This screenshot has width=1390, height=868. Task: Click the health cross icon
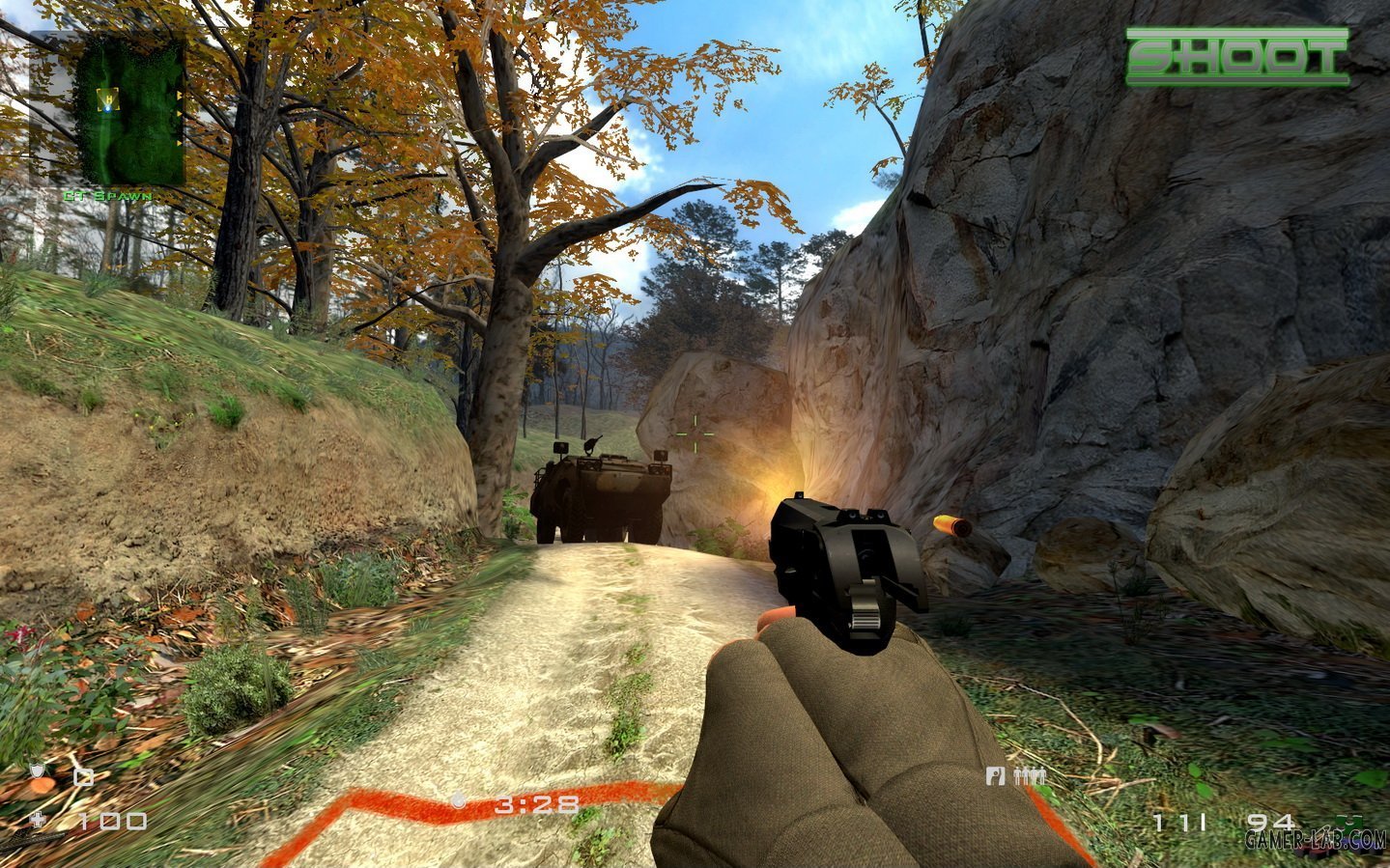point(38,821)
